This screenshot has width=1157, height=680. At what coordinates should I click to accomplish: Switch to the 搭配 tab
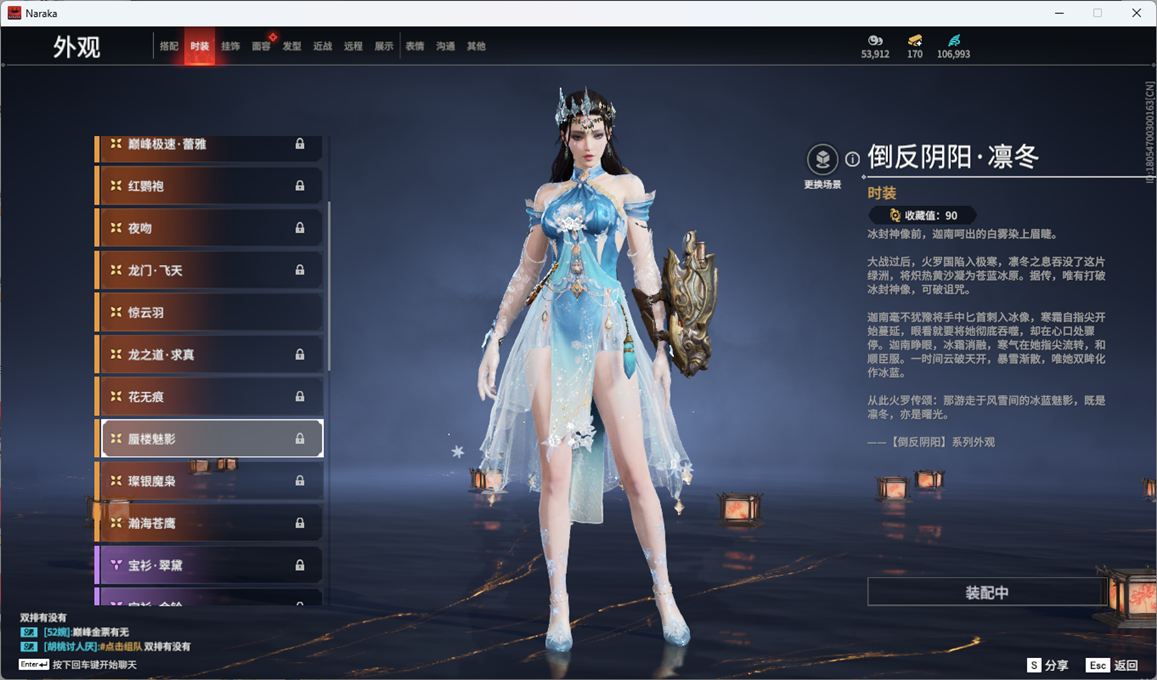pos(169,46)
